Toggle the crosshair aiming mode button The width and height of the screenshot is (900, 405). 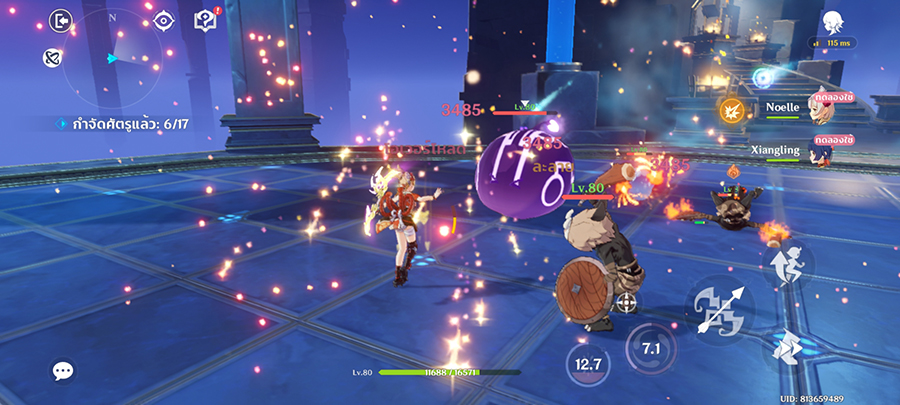[x=627, y=301]
